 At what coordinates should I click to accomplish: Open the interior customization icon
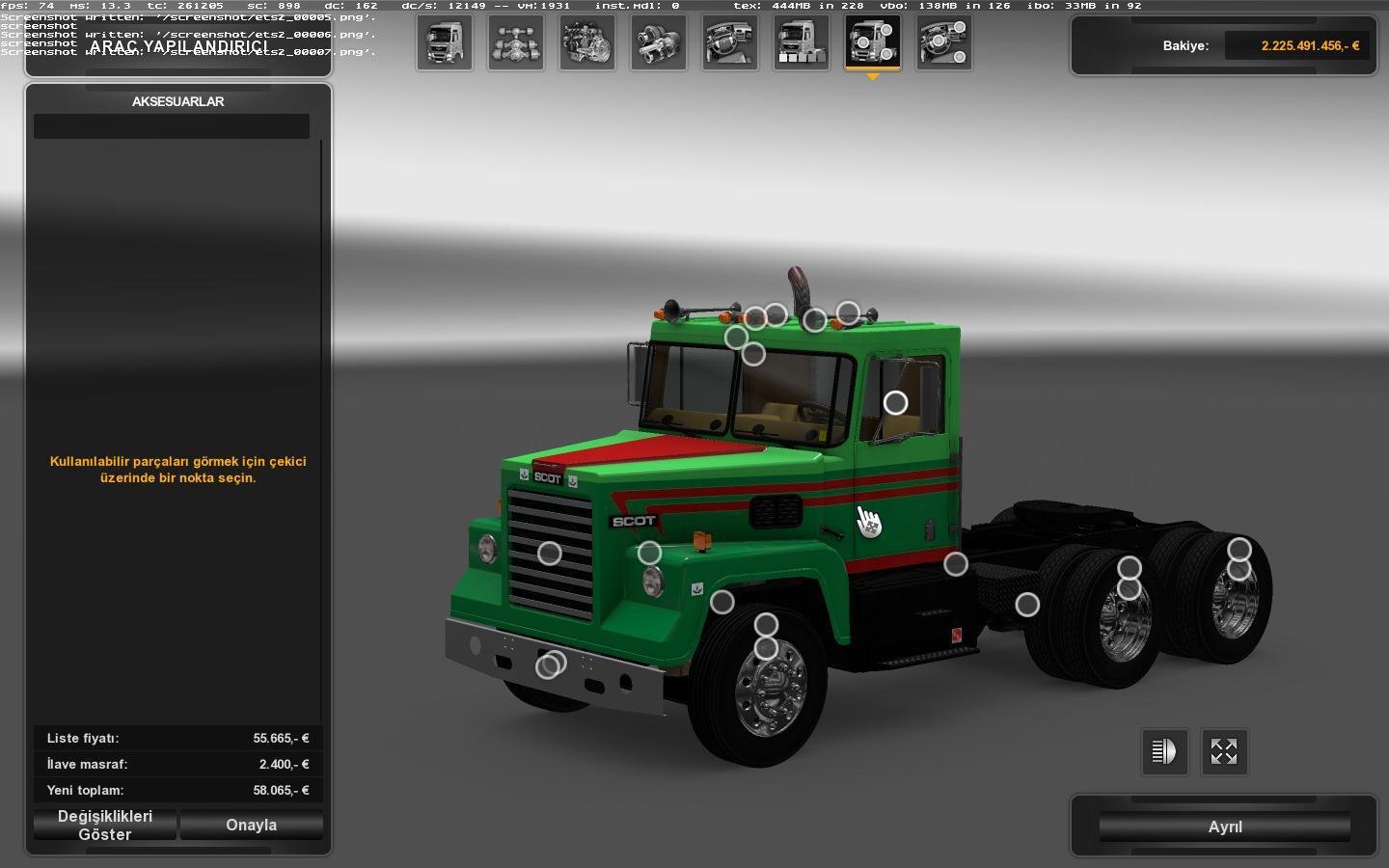point(730,42)
